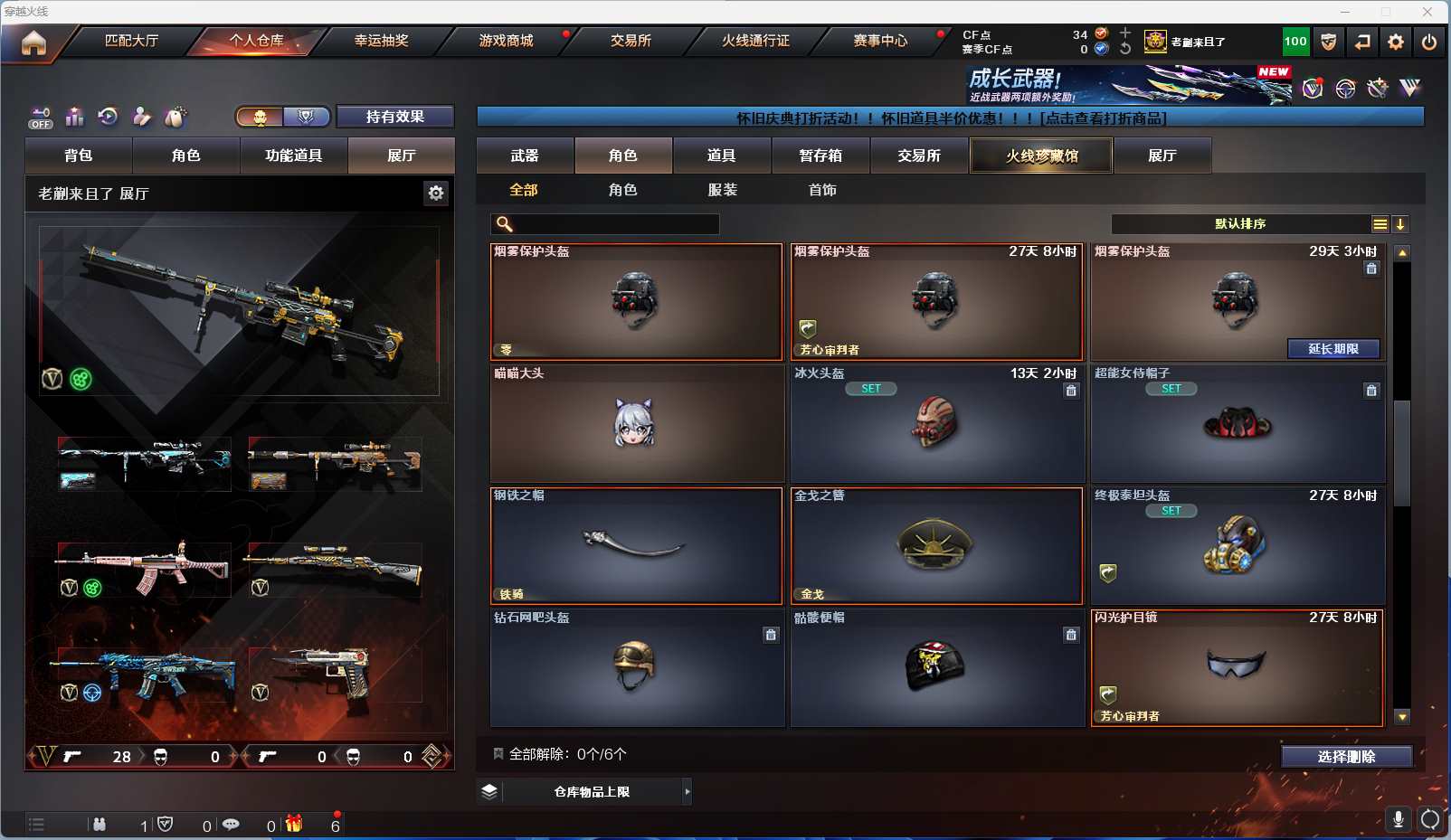Switch to the 功能道具 tab

(293, 156)
